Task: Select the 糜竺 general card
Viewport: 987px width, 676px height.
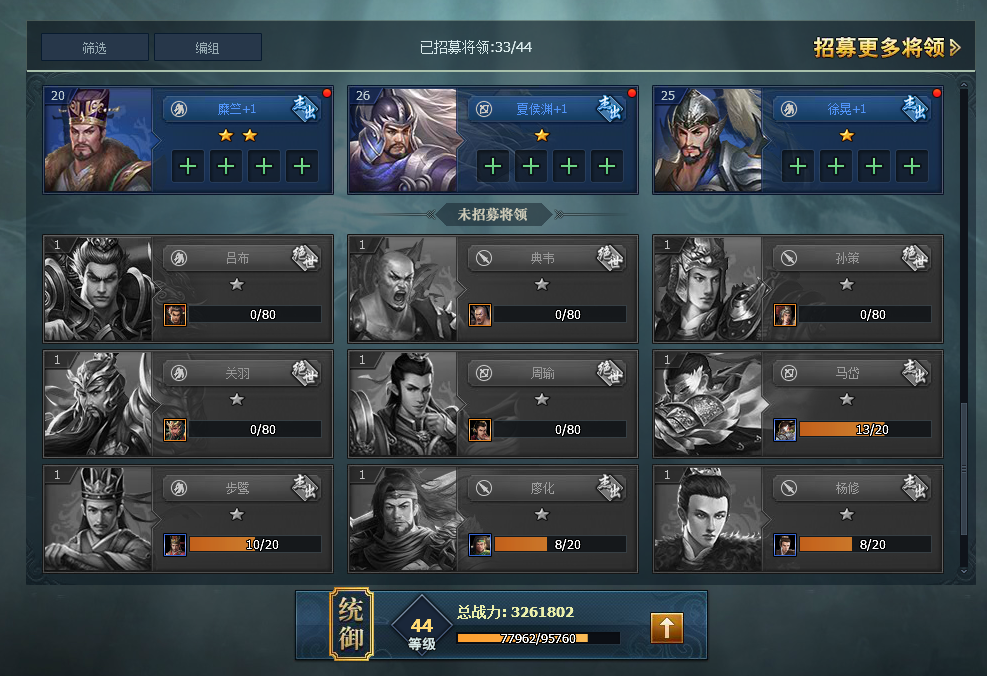Action: [188, 139]
